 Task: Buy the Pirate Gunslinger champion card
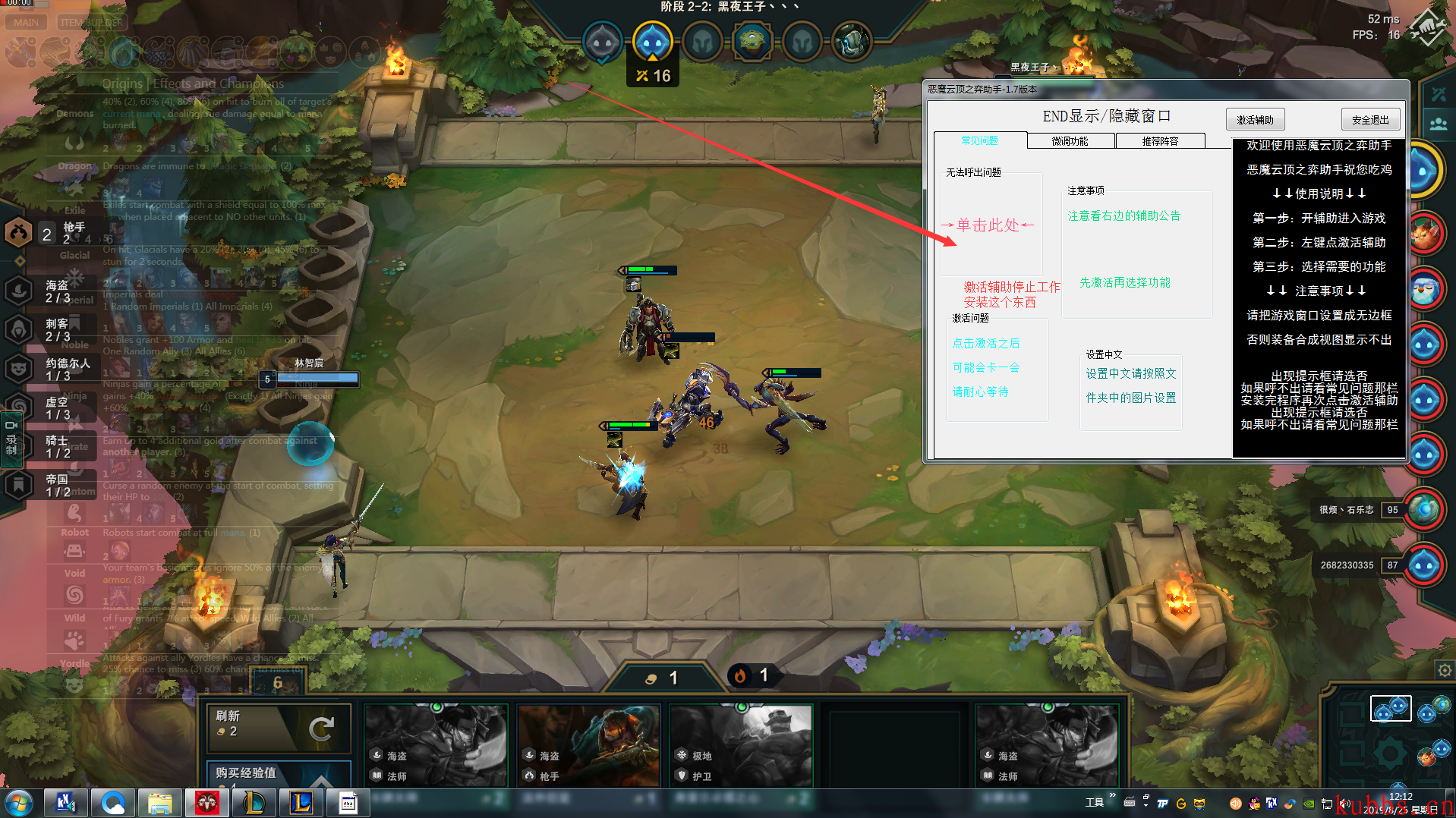tap(588, 745)
